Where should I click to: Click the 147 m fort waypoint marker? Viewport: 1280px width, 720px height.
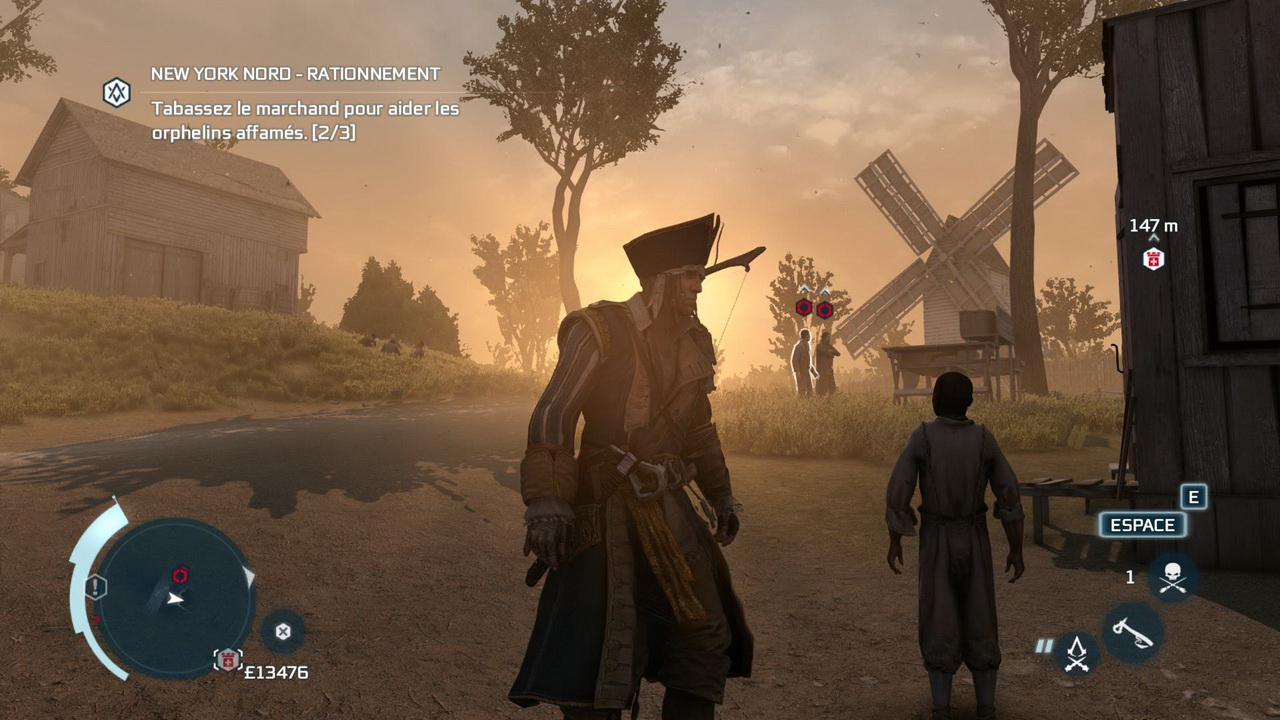(x=1153, y=259)
